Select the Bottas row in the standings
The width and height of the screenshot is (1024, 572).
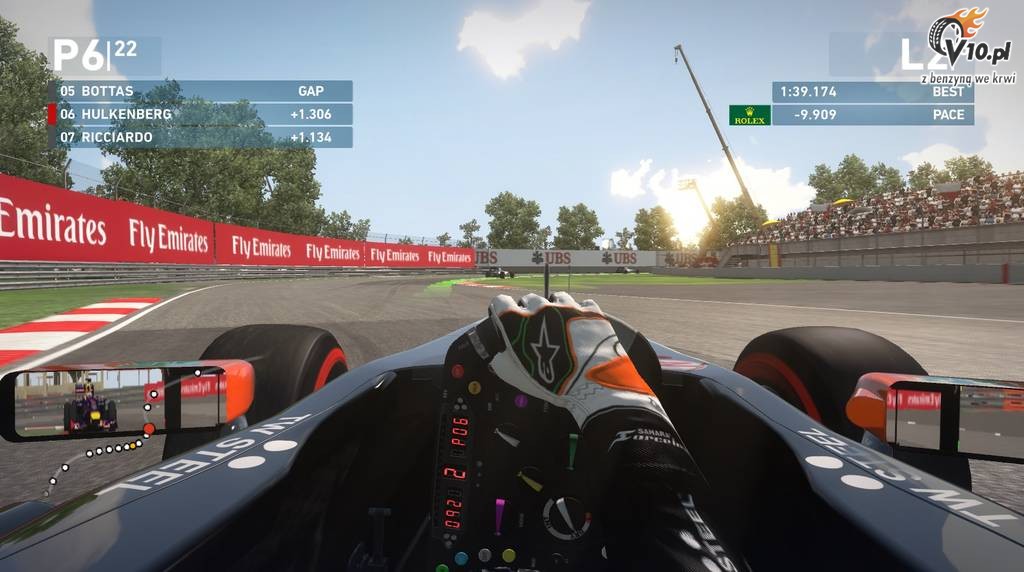[200, 91]
